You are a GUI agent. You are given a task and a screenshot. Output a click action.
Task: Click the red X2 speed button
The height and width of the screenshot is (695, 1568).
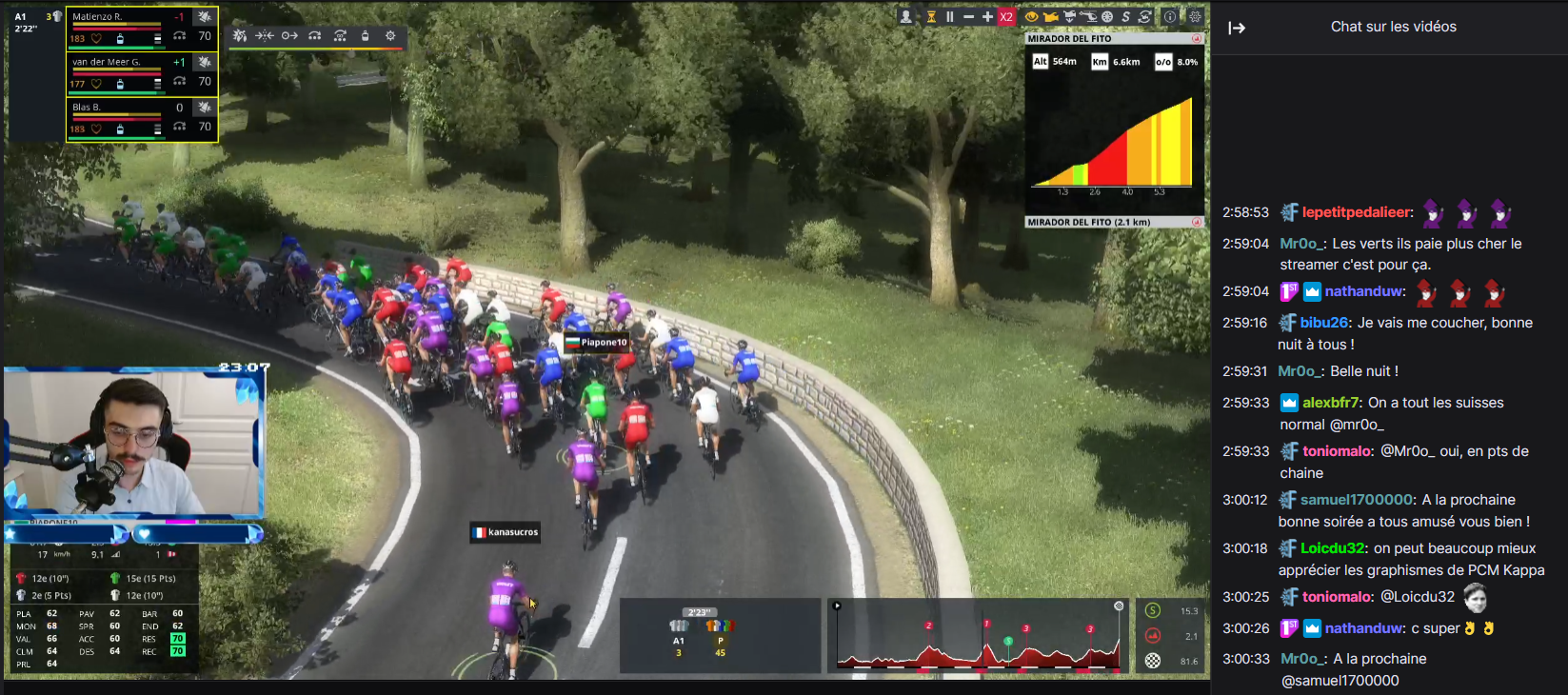[1006, 17]
